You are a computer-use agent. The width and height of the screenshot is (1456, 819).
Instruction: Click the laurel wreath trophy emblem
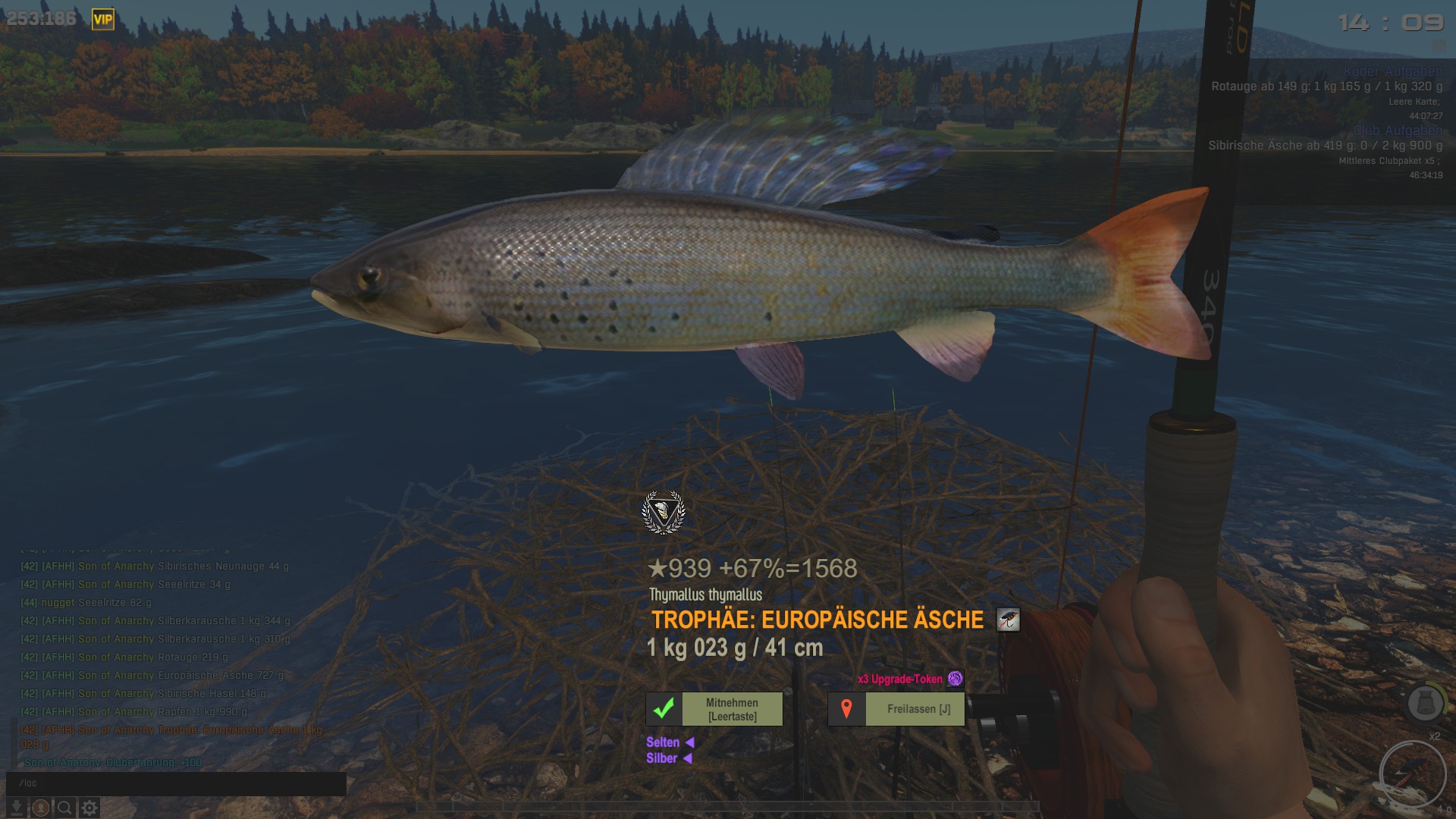pyautogui.click(x=664, y=513)
